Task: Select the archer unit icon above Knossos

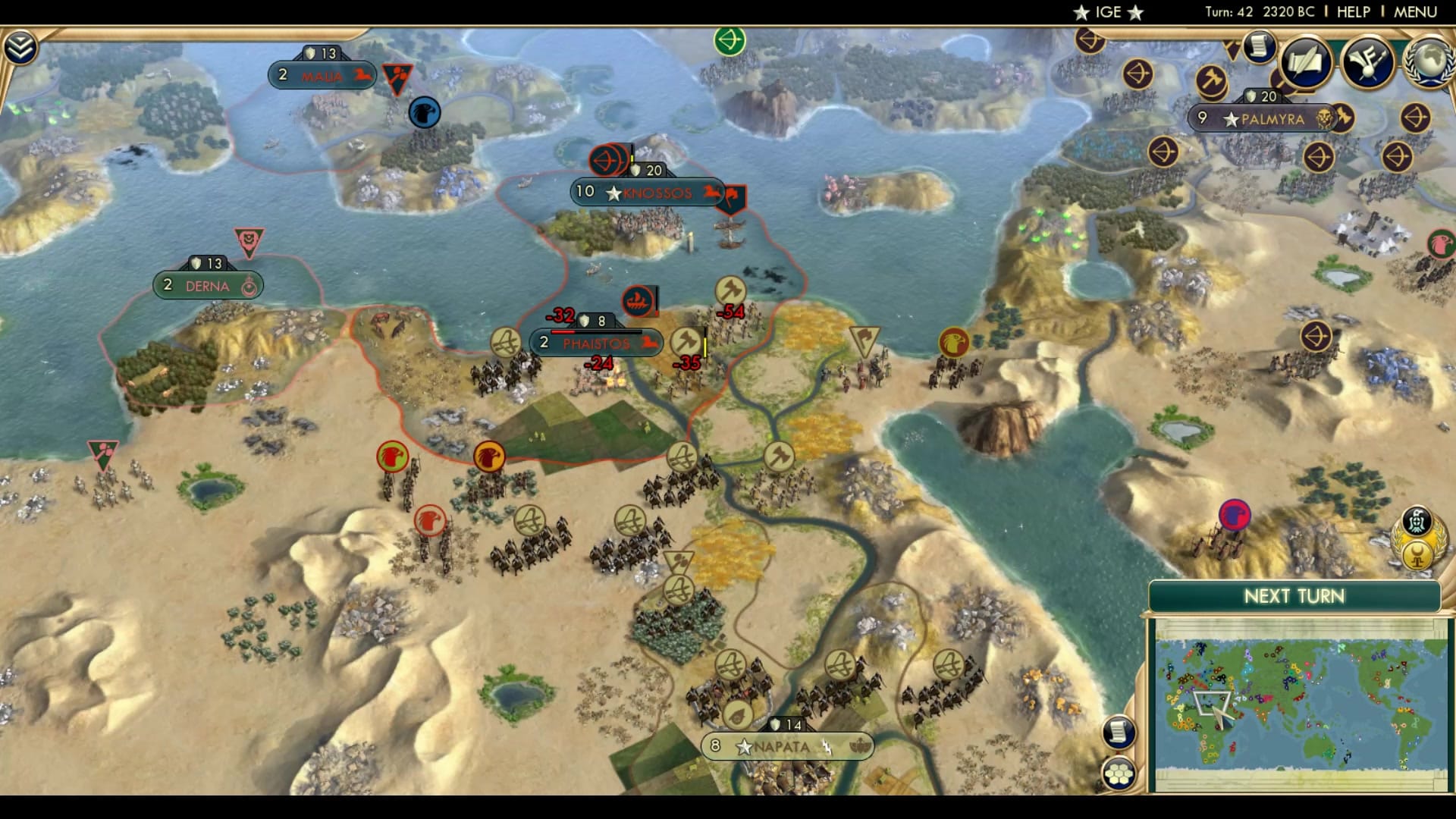Action: tap(607, 159)
